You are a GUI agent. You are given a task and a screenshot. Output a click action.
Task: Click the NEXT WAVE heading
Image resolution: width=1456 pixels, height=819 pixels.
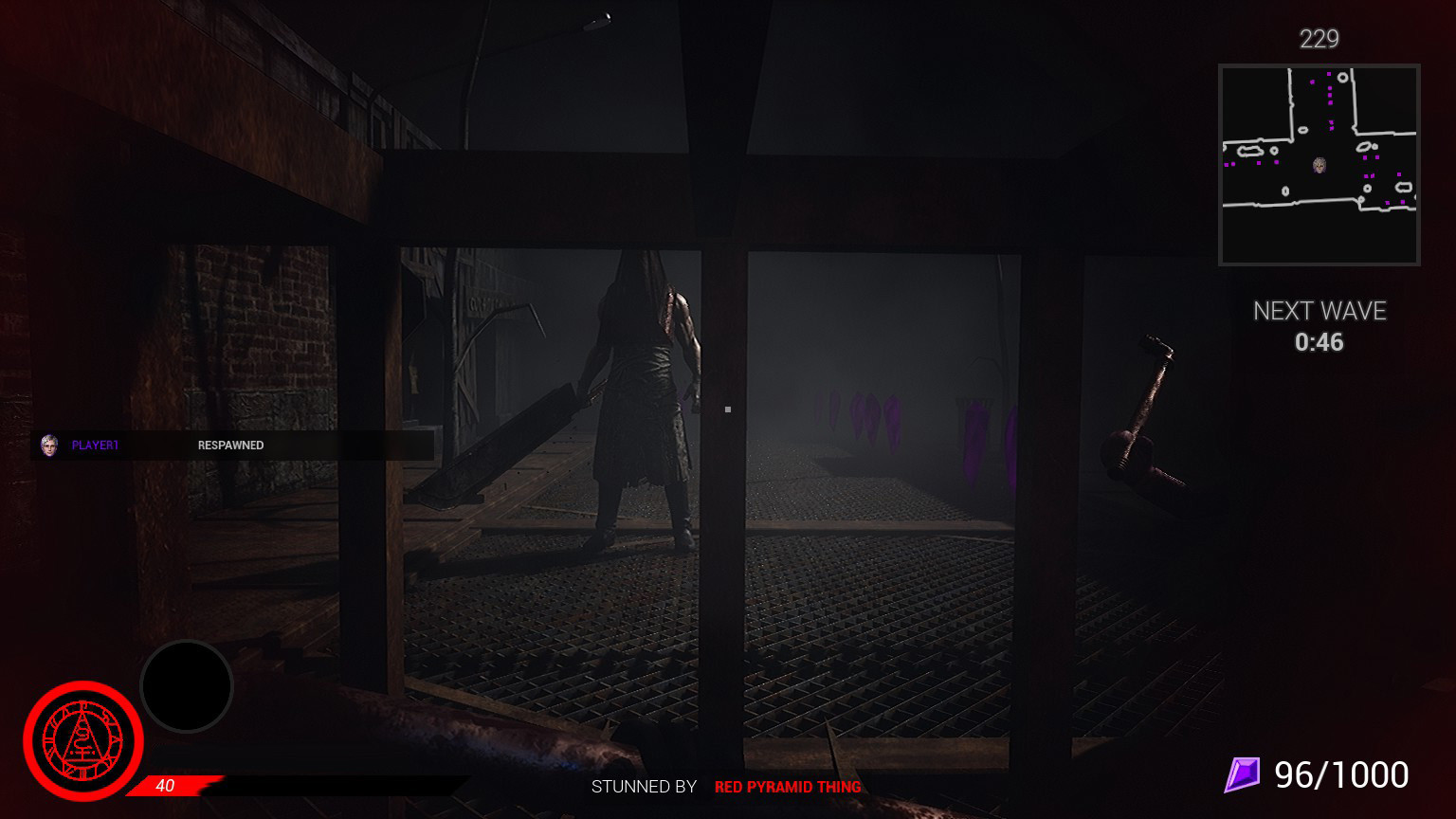click(x=1319, y=311)
